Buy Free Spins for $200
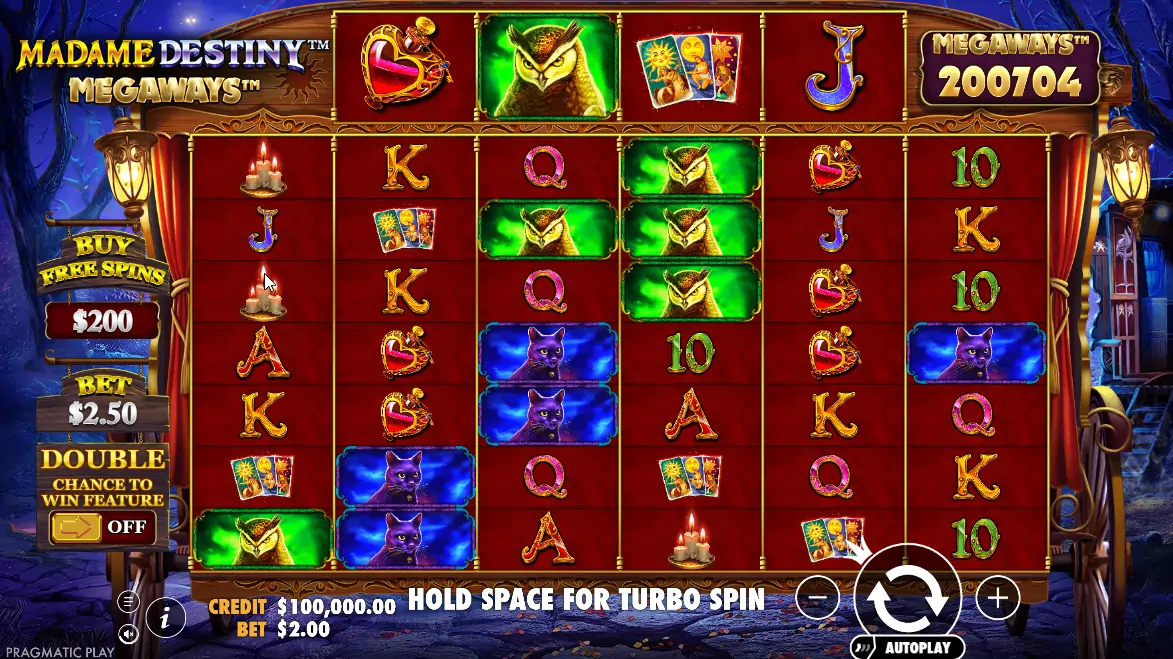Image resolution: width=1173 pixels, height=659 pixels. click(x=102, y=320)
